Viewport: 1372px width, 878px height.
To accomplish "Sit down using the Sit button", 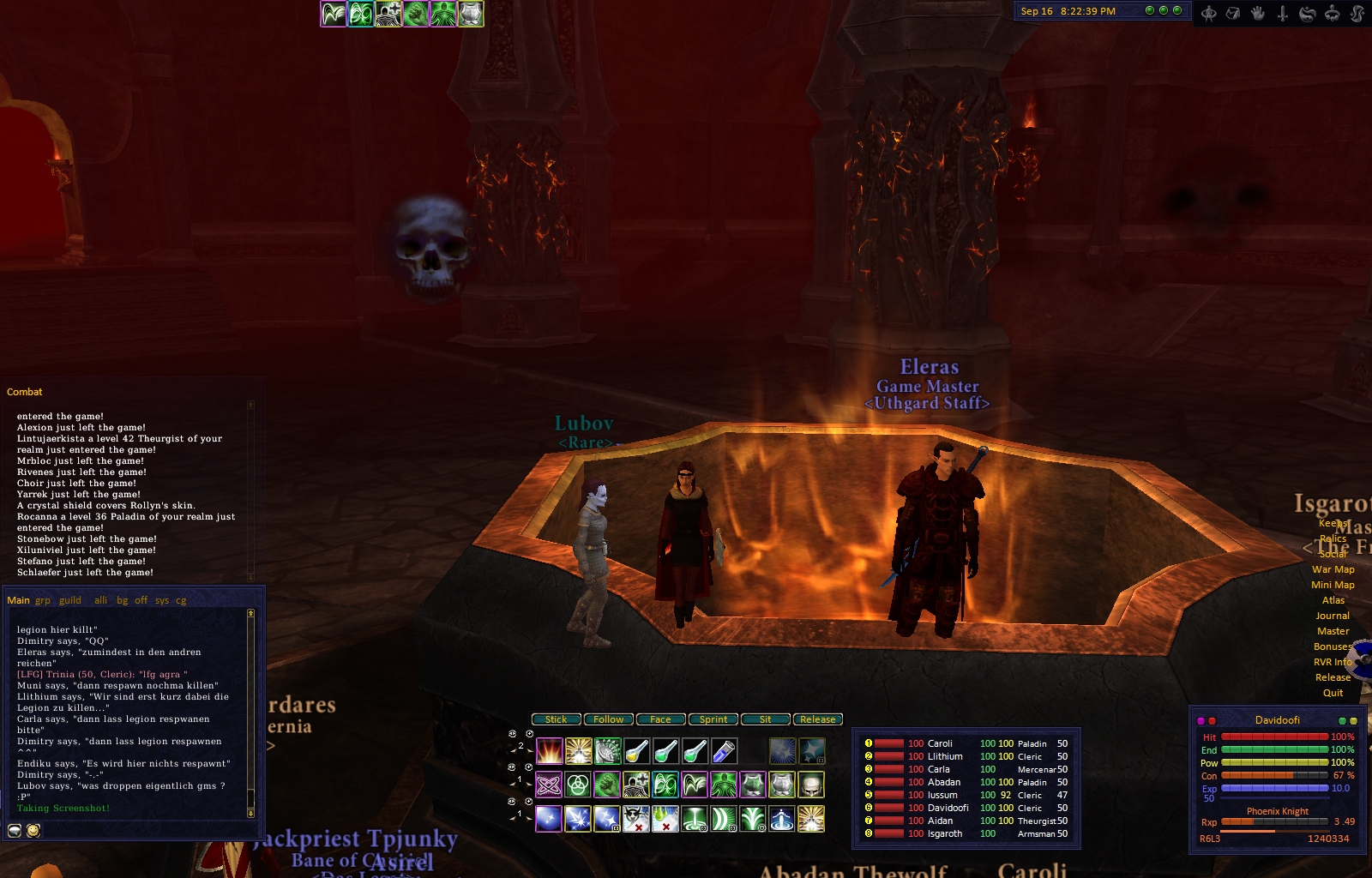I will pyautogui.click(x=765, y=719).
